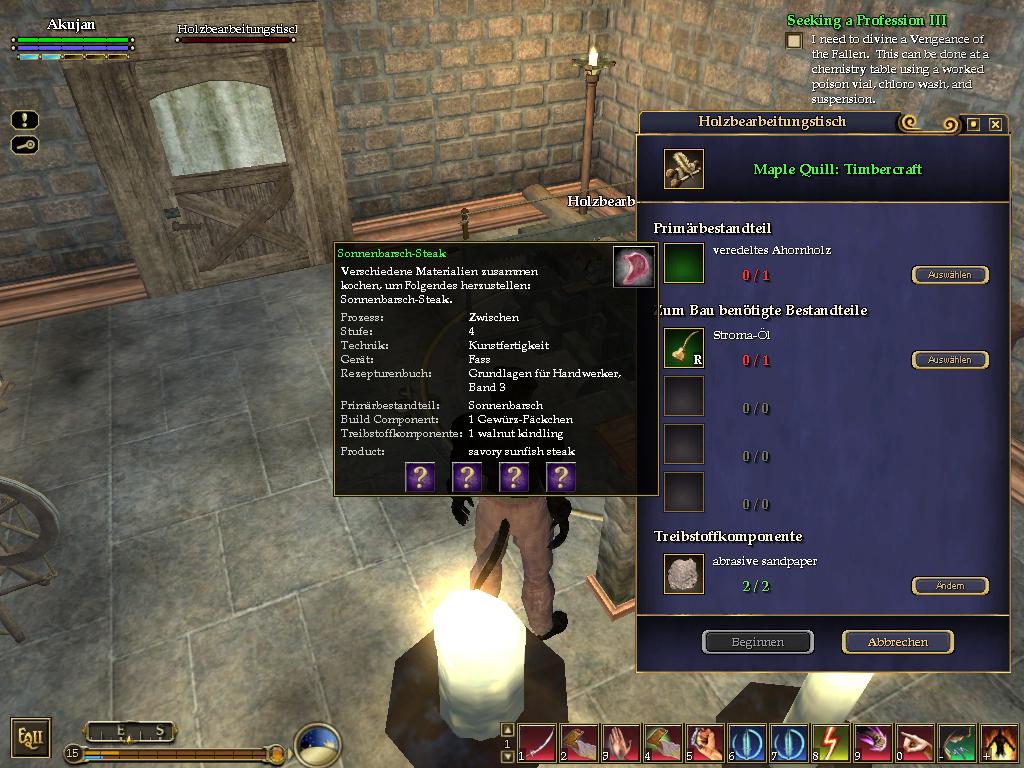Toggle the Seeking a Profession III quest checkbox
This screenshot has width=1024, height=768.
pyautogui.click(x=794, y=41)
